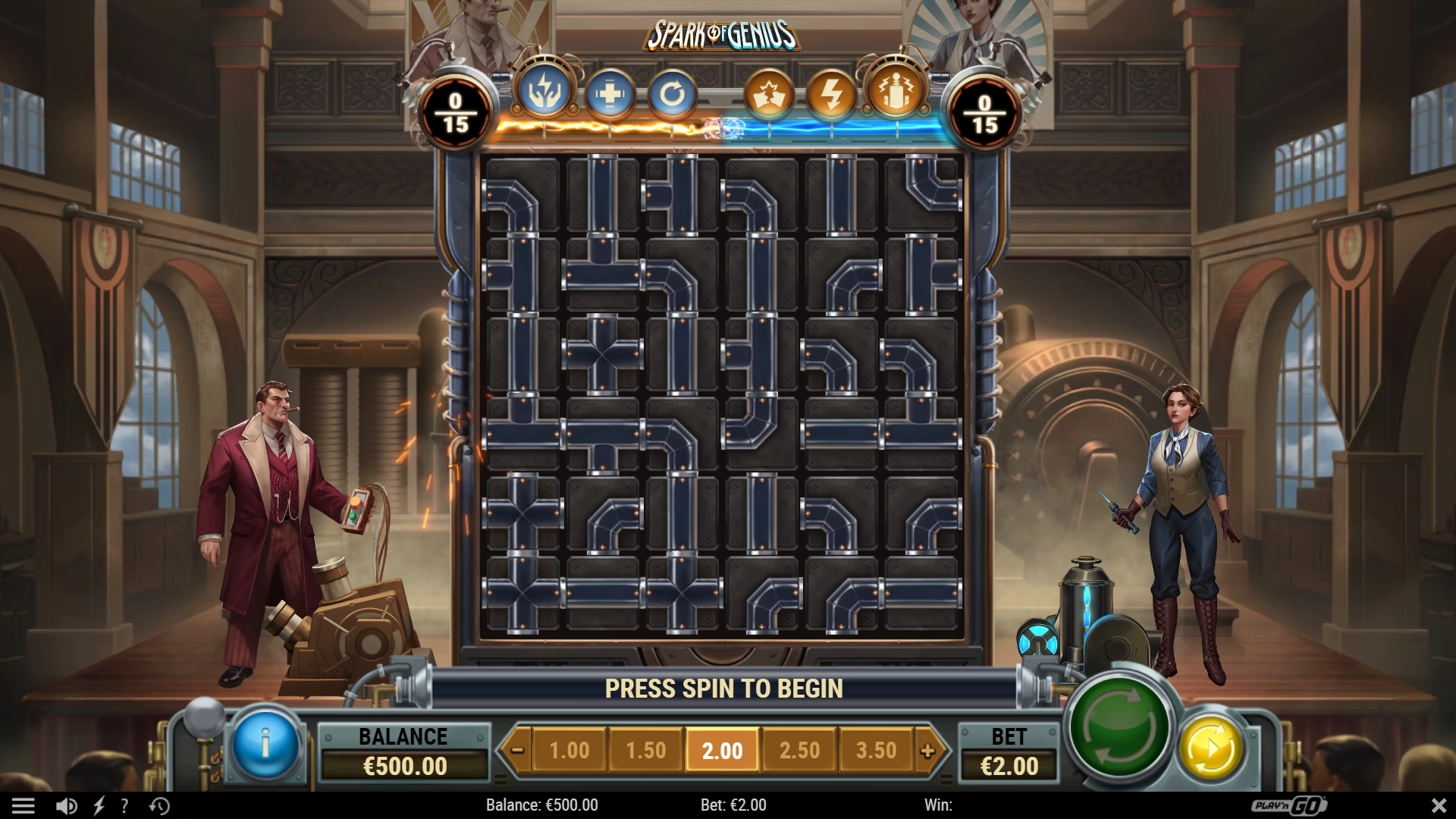
Task: Increase the bet with the plus arrow
Action: tap(927, 751)
